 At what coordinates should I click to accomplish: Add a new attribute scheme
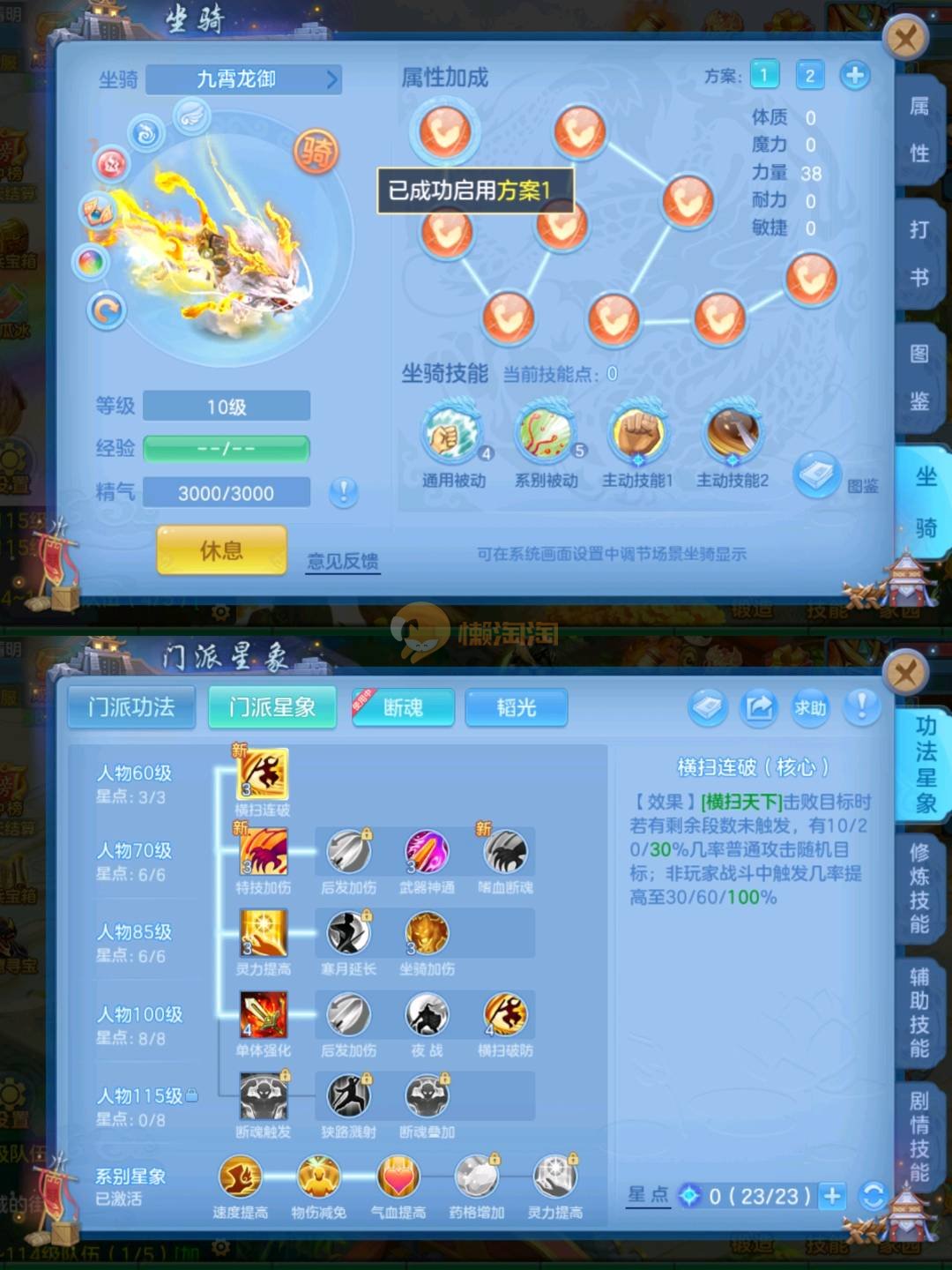pyautogui.click(x=854, y=76)
